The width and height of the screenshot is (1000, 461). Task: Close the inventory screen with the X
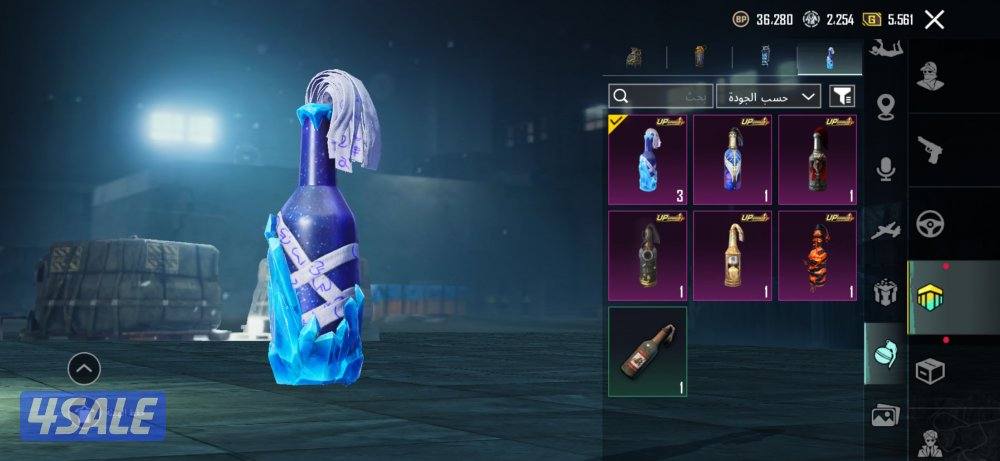tap(934, 19)
